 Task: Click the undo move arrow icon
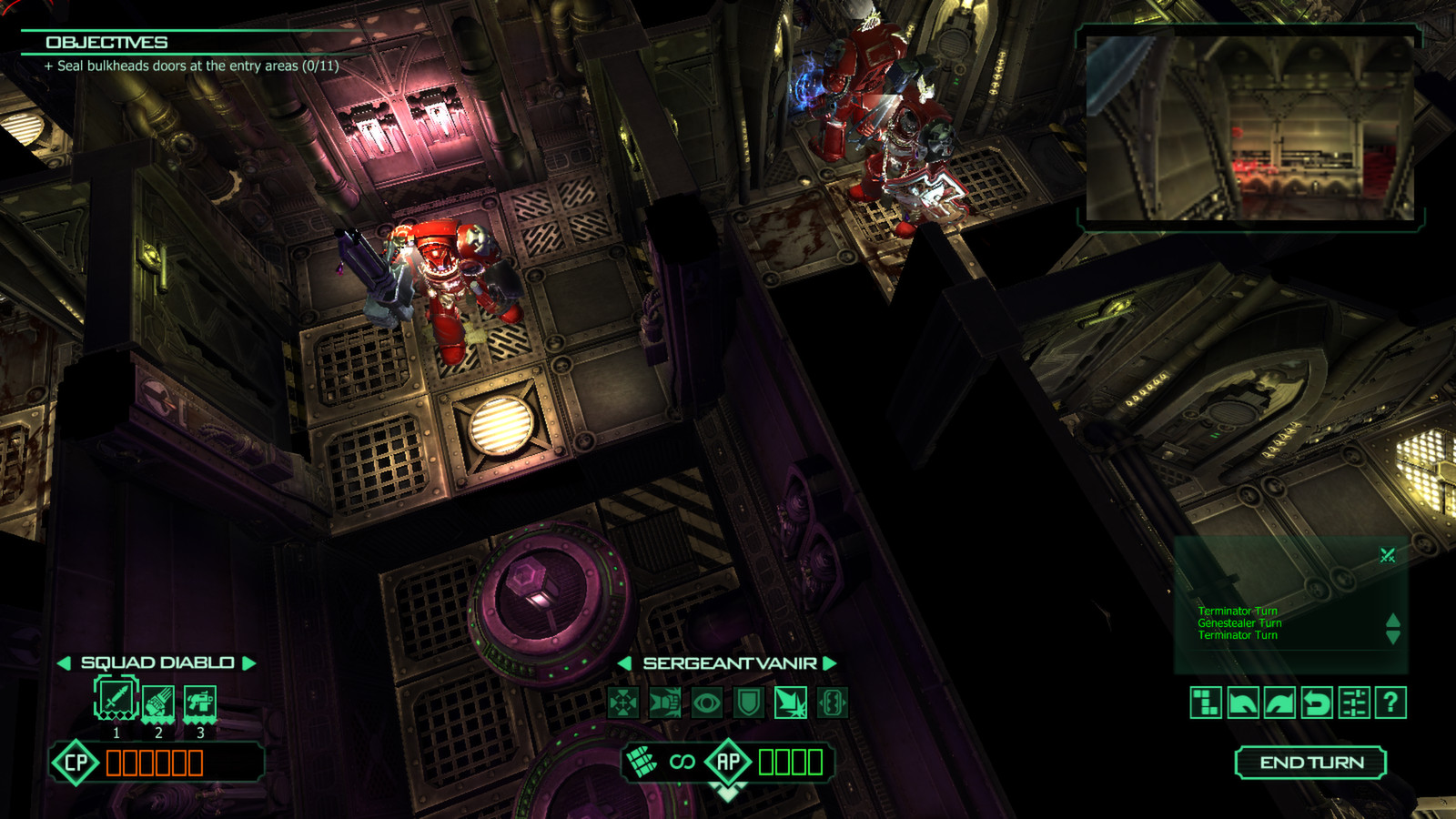point(1317,703)
